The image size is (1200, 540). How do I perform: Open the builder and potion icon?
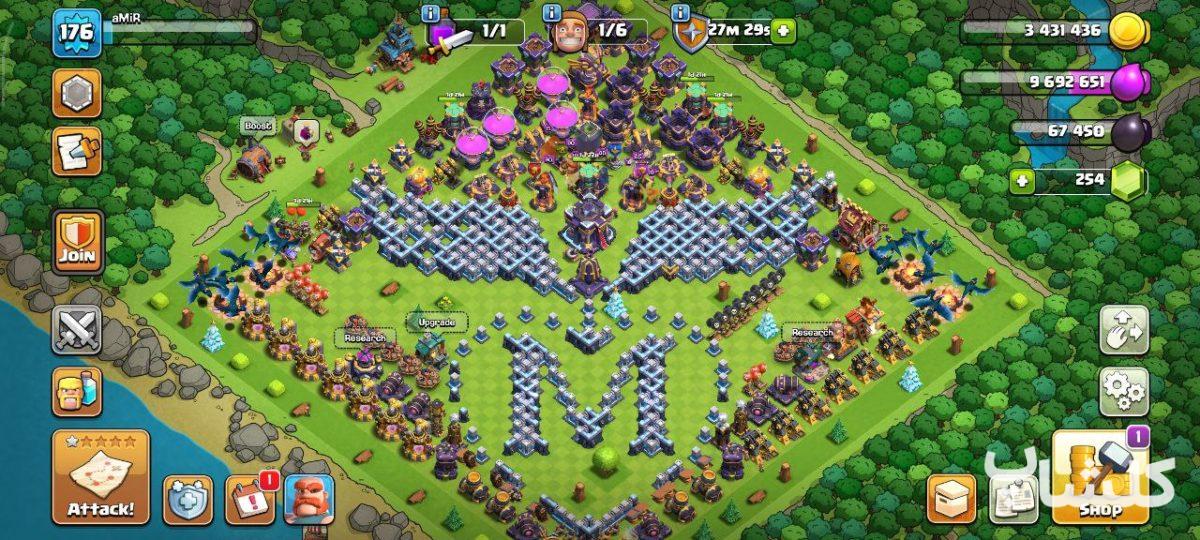77,390
